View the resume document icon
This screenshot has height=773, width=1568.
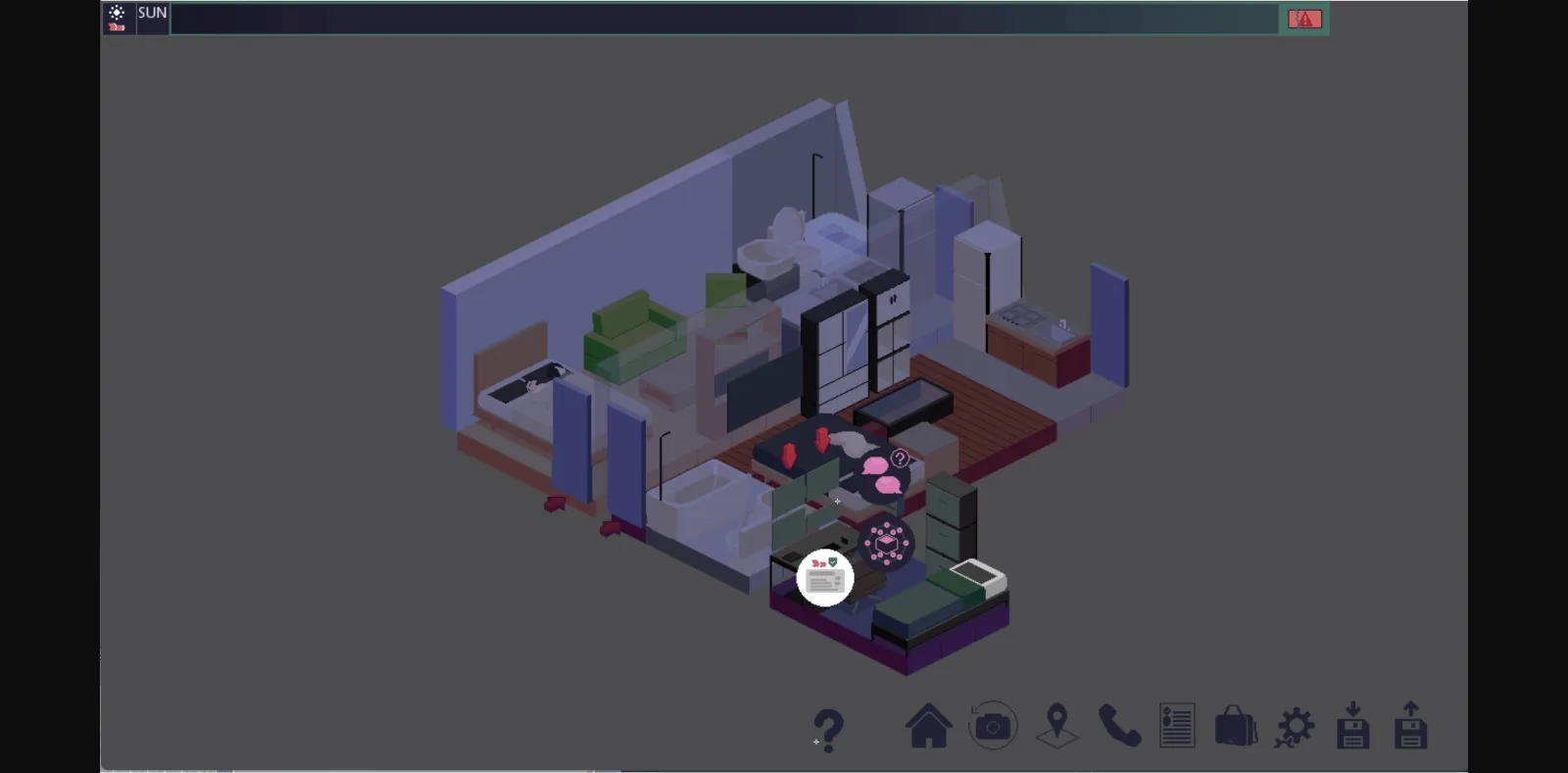click(x=1177, y=726)
